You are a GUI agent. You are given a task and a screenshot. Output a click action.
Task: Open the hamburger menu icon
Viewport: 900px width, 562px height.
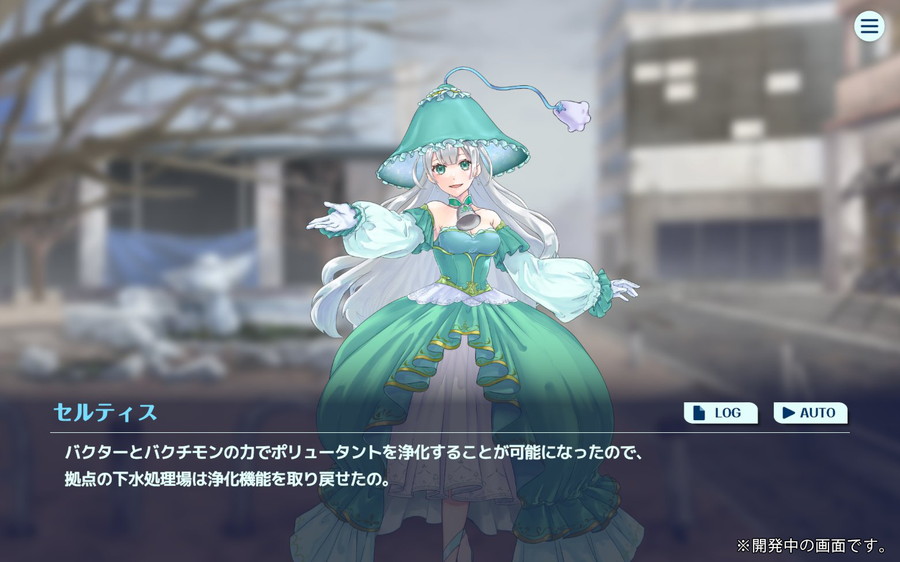pyautogui.click(x=869, y=27)
